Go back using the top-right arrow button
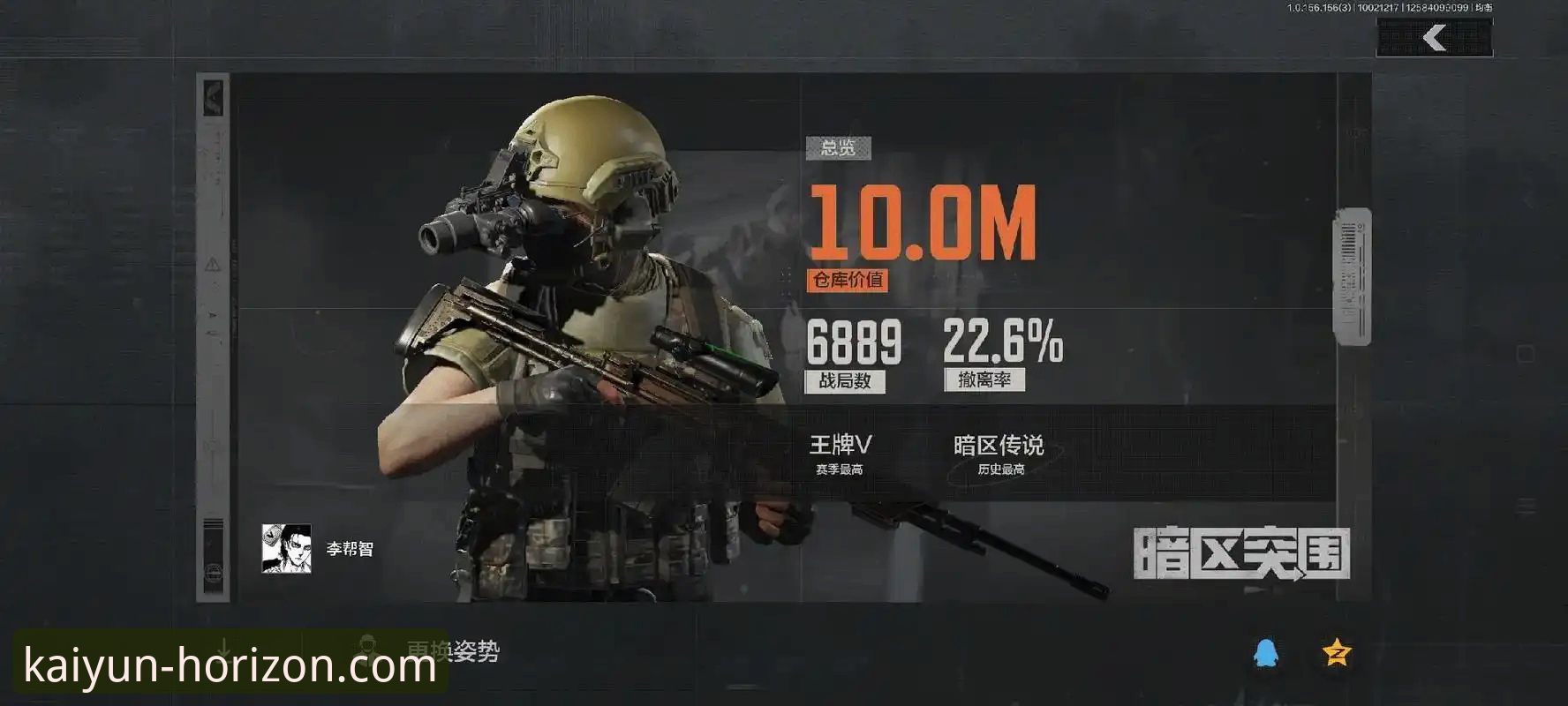The image size is (1568, 706). (x=1435, y=38)
